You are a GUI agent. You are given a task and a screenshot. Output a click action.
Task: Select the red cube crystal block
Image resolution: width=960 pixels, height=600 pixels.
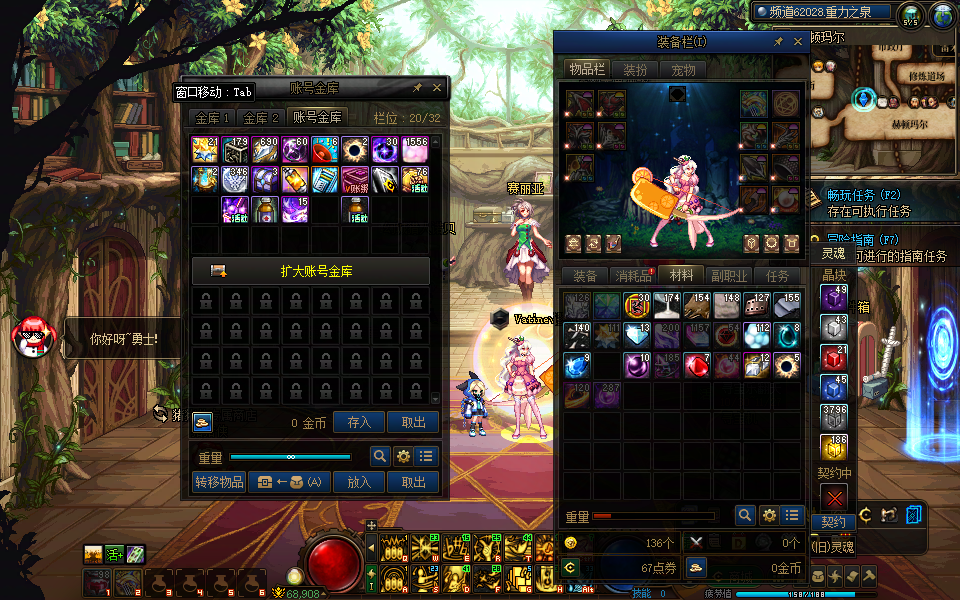point(833,359)
